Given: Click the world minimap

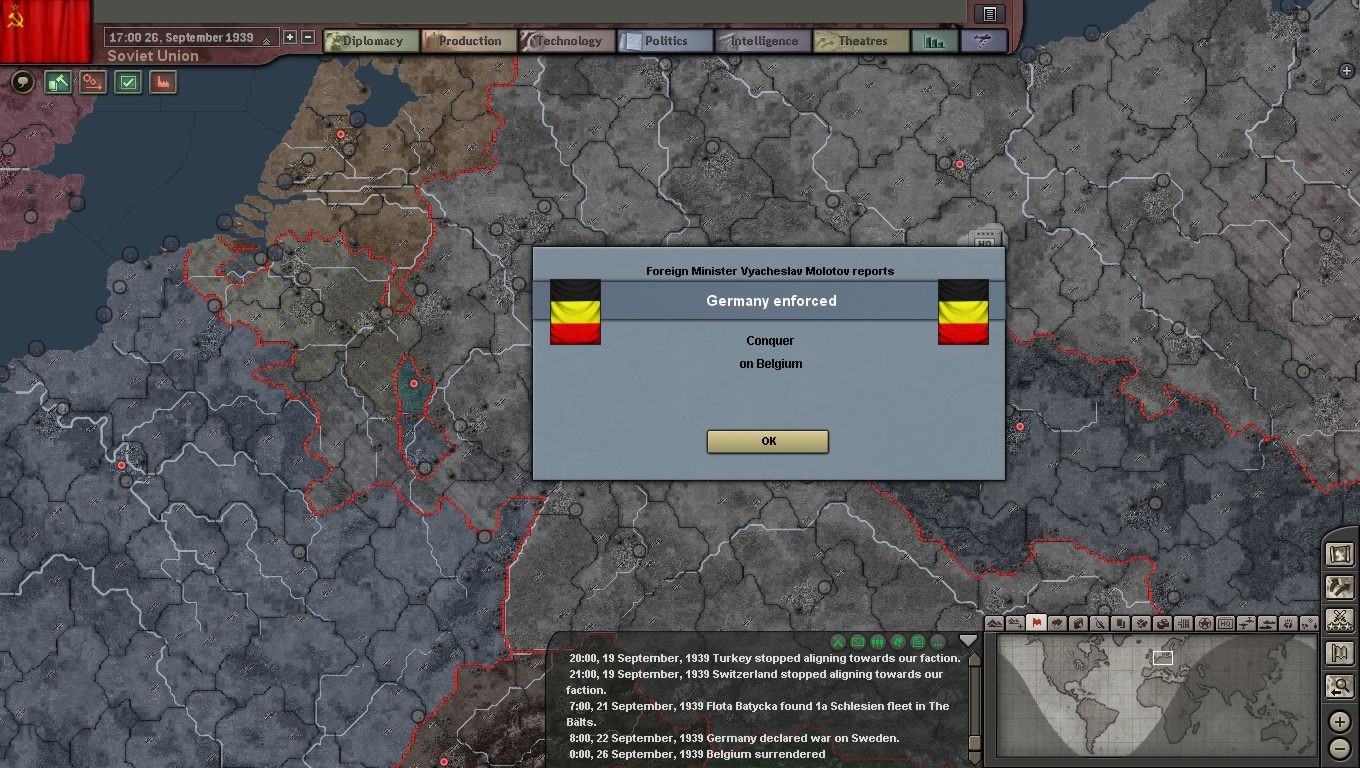Looking at the screenshot, I should point(1158,699).
